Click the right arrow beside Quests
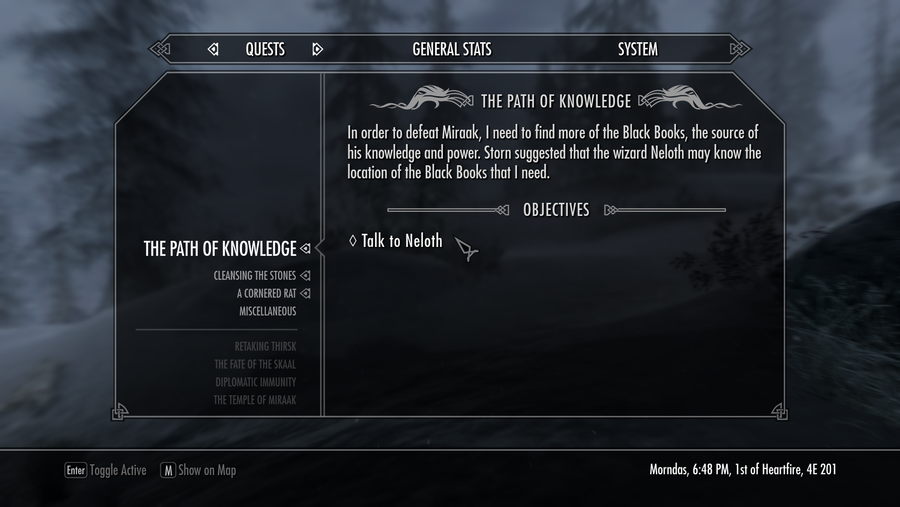This screenshot has height=507, width=900. point(317,49)
